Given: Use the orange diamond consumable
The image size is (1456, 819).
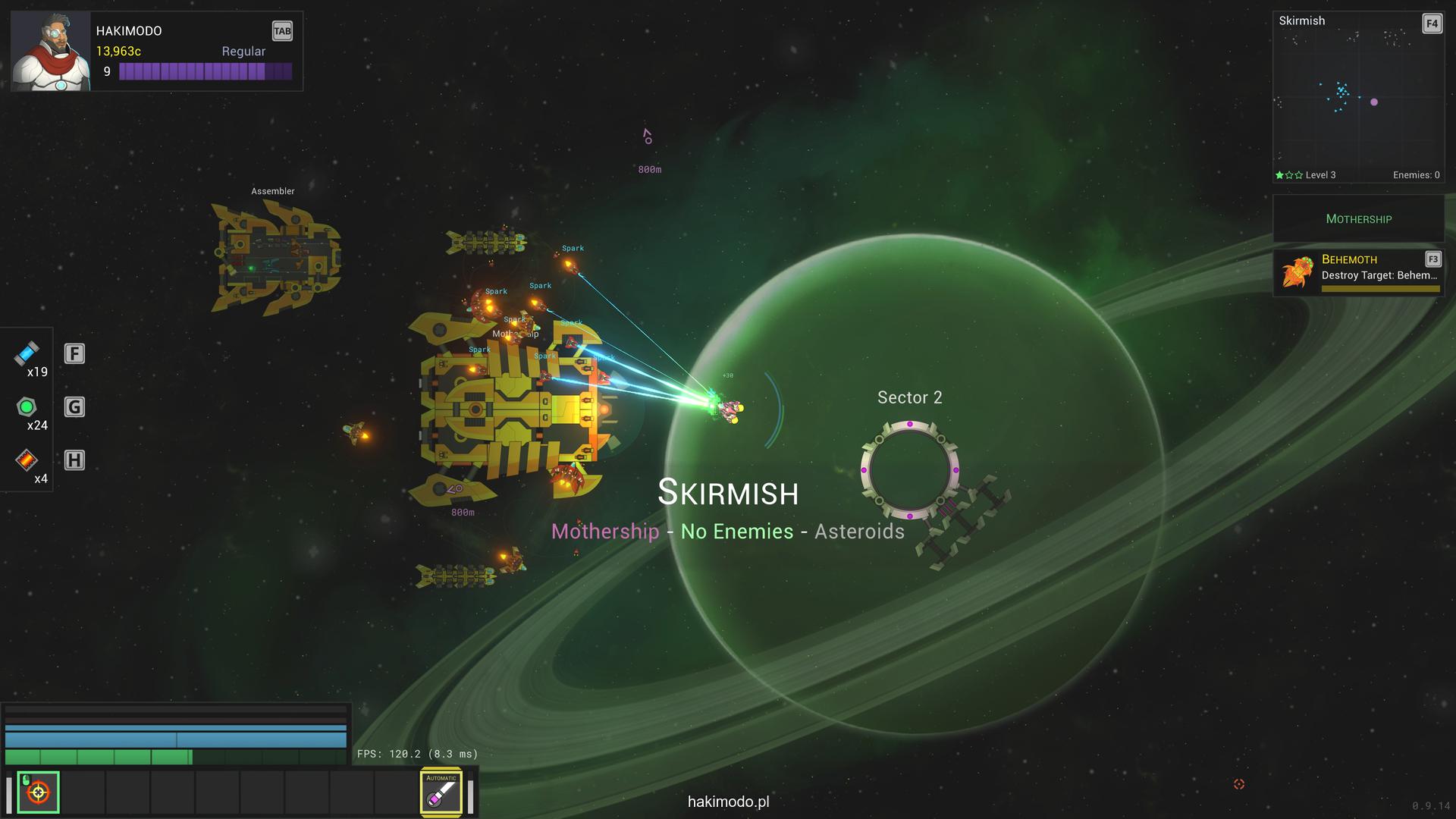Looking at the screenshot, I should click(x=27, y=460).
